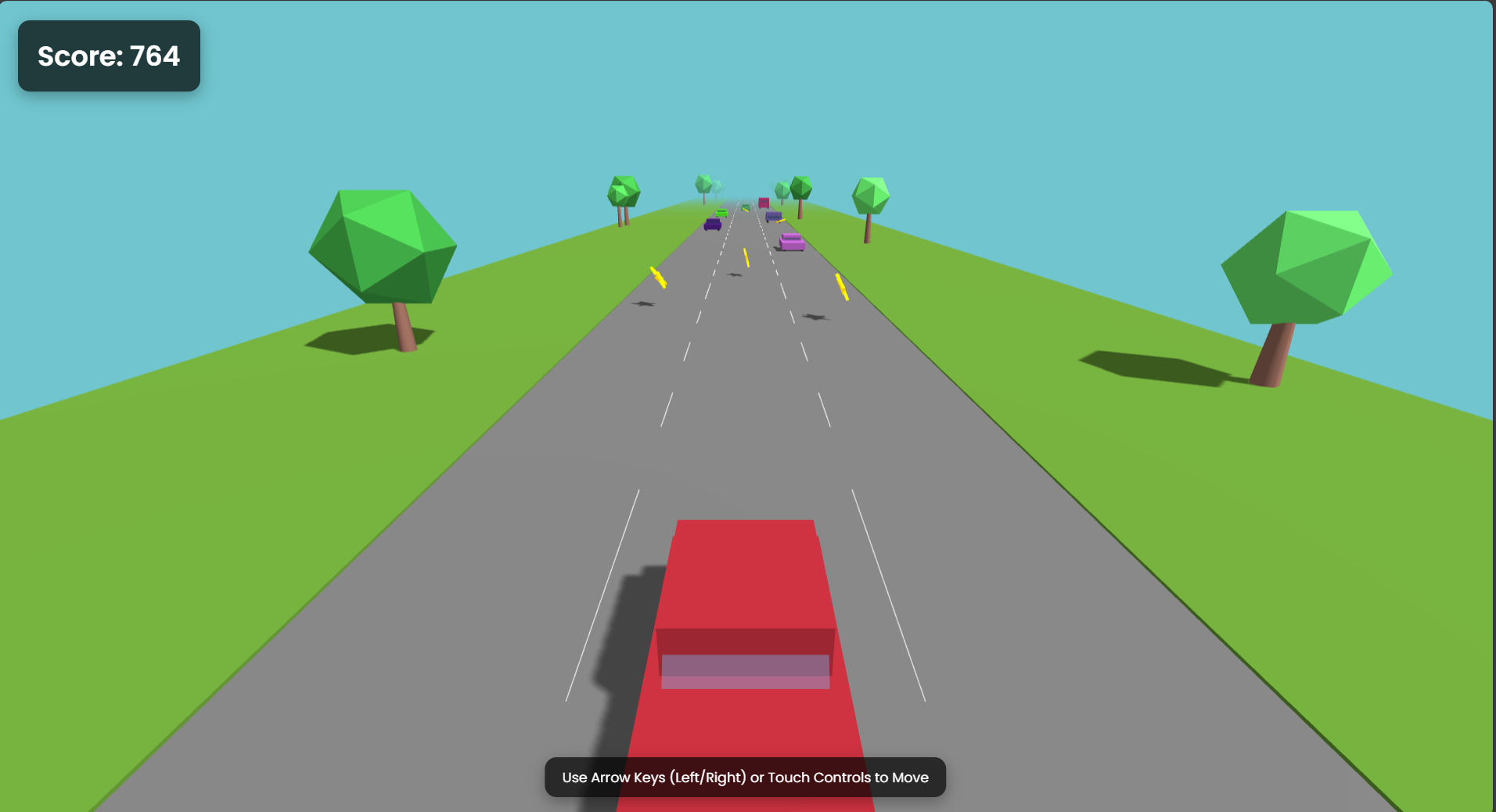Click the lightning bolt in the center lane

tap(746, 257)
